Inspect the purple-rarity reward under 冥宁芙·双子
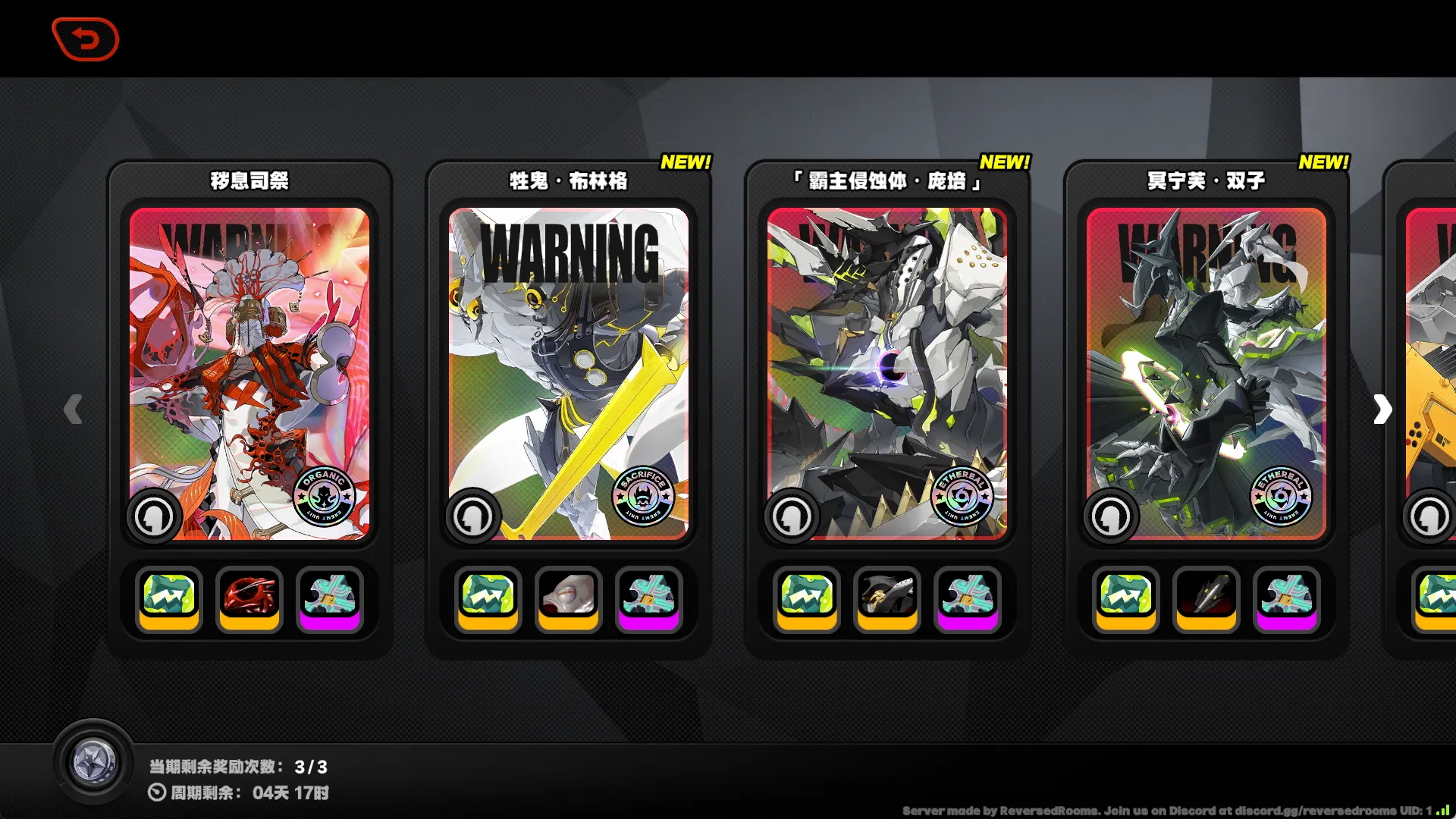This screenshot has height=819, width=1456. pos(1286,598)
